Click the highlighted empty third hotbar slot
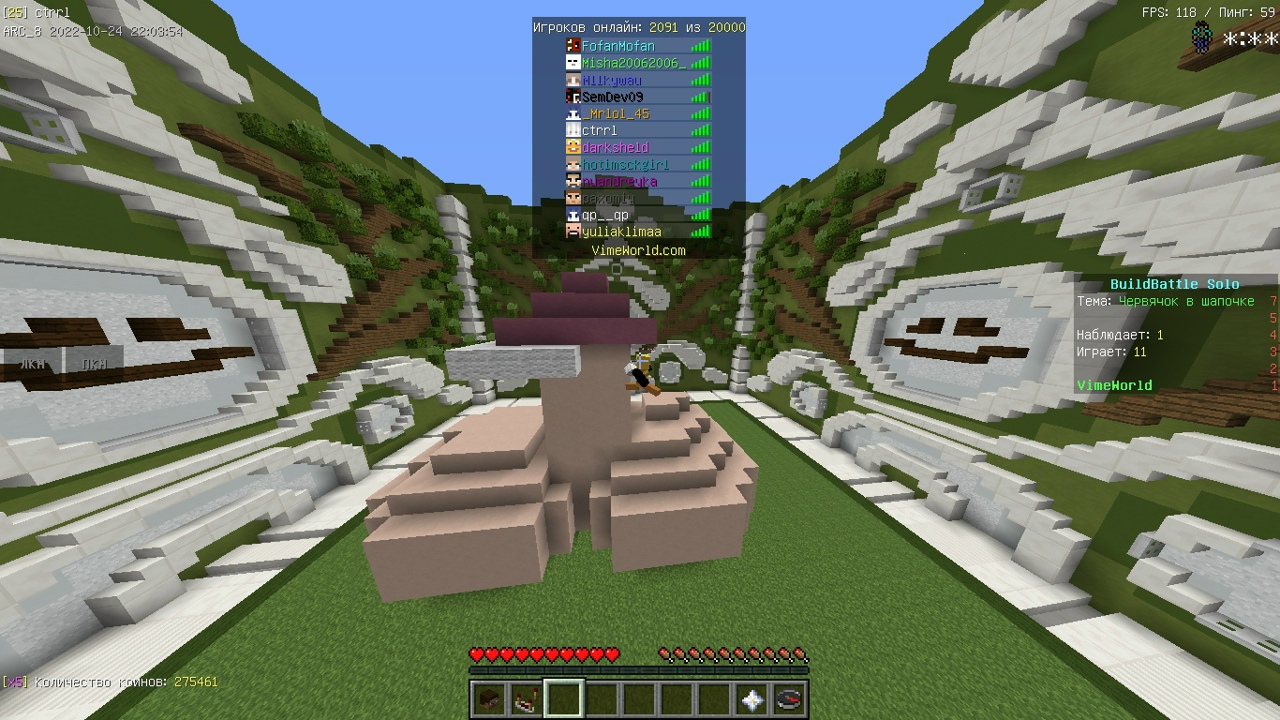 coord(564,699)
